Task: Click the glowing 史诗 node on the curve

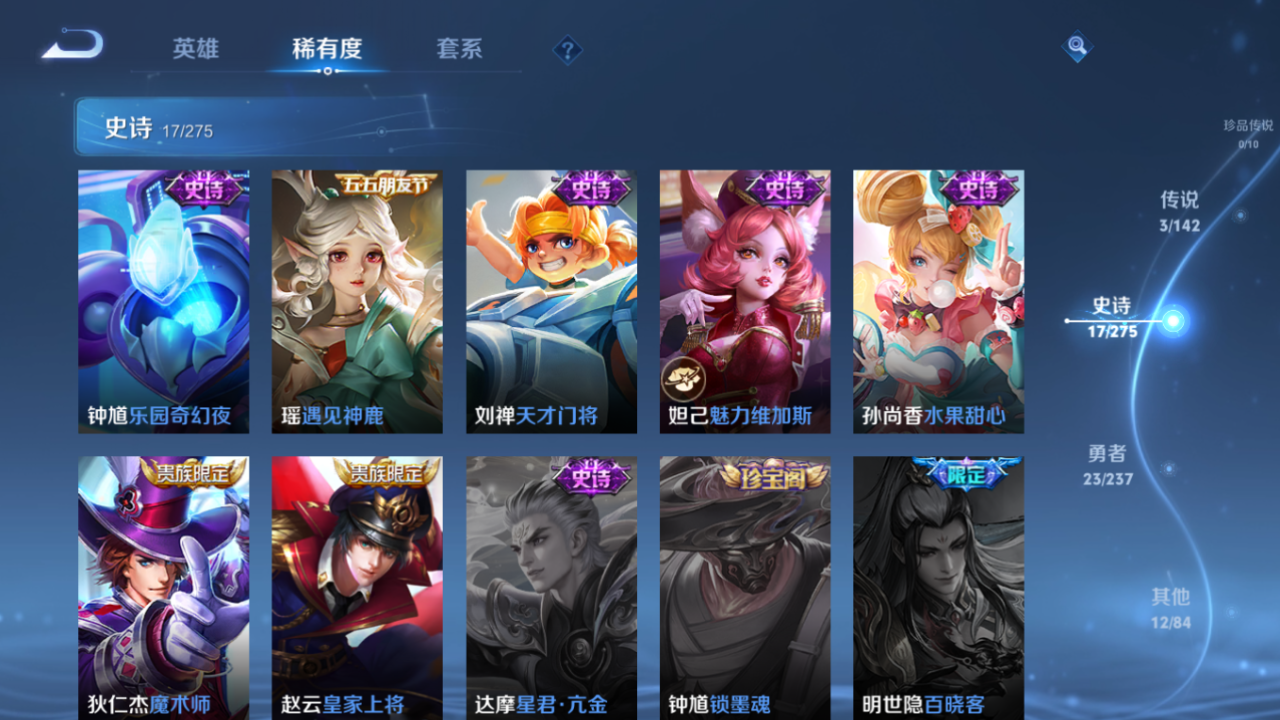Action: point(1174,322)
